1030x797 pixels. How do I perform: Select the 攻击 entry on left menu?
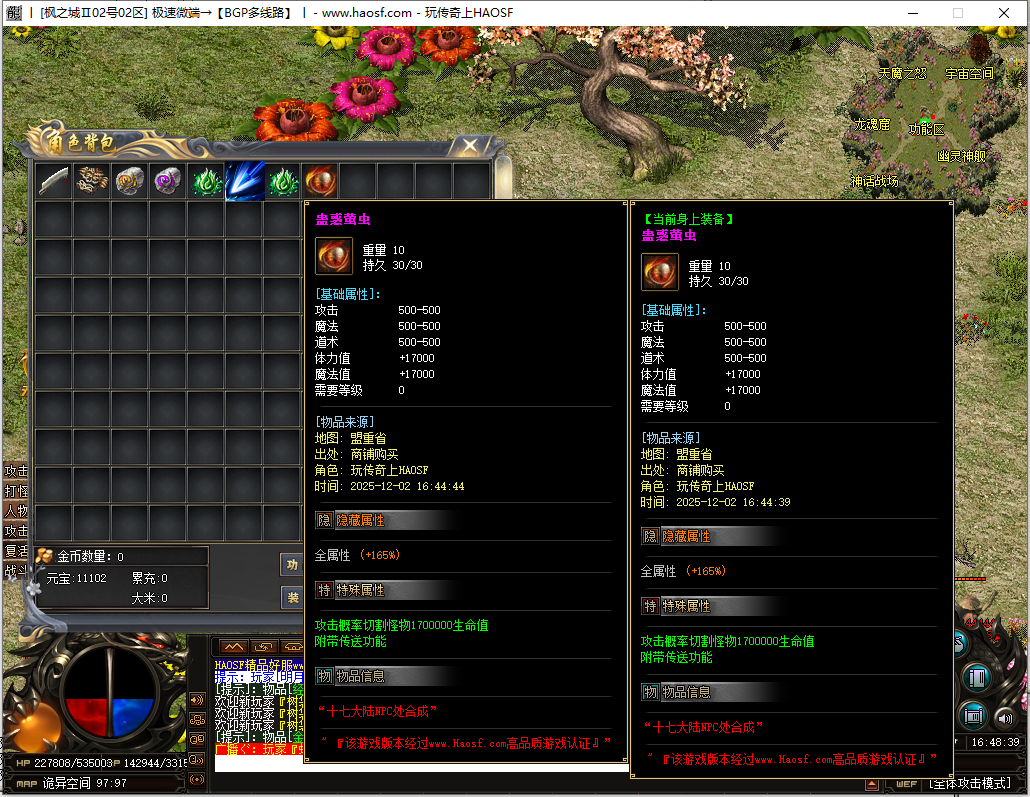point(16,471)
